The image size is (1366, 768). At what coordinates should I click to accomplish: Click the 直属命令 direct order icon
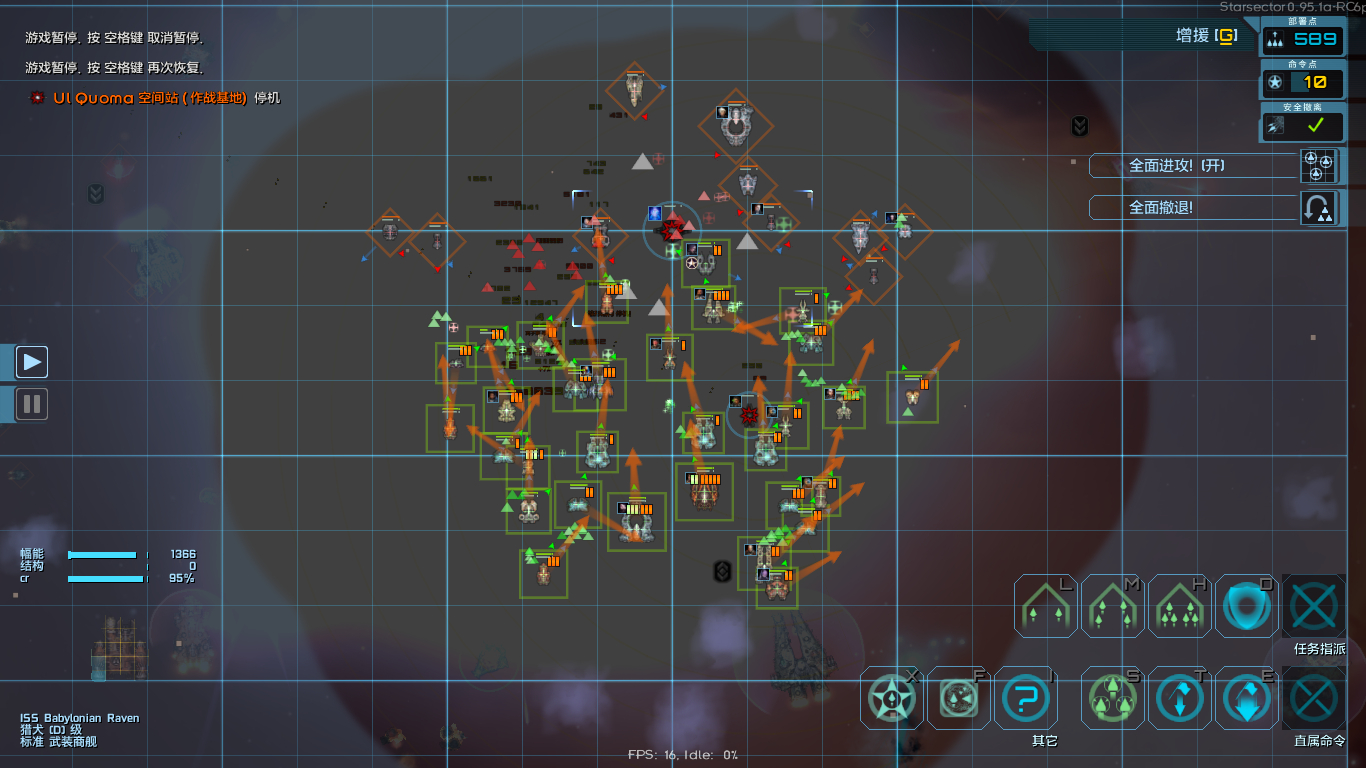click(x=1313, y=698)
